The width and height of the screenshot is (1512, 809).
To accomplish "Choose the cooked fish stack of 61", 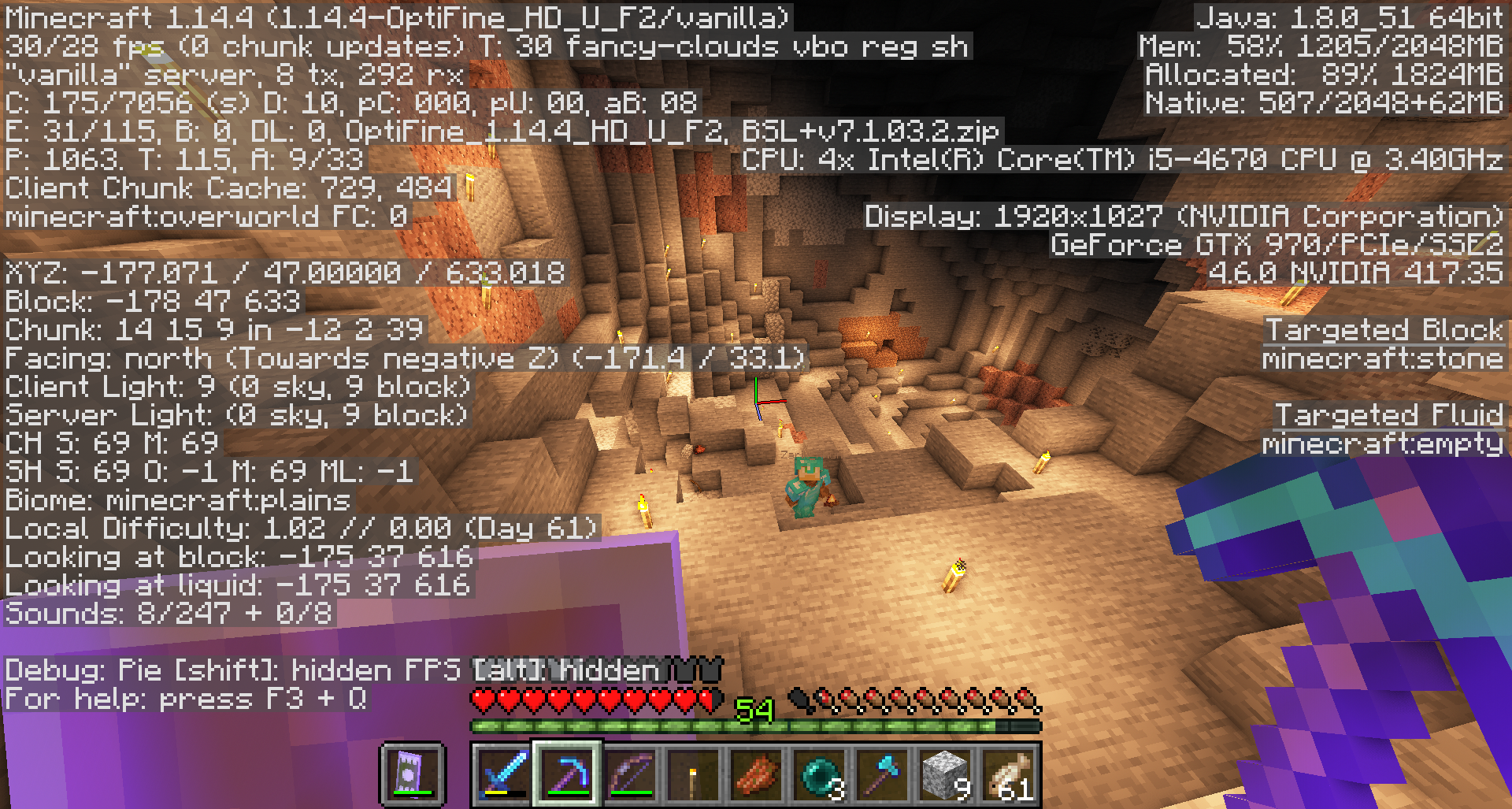I will 1008,774.
